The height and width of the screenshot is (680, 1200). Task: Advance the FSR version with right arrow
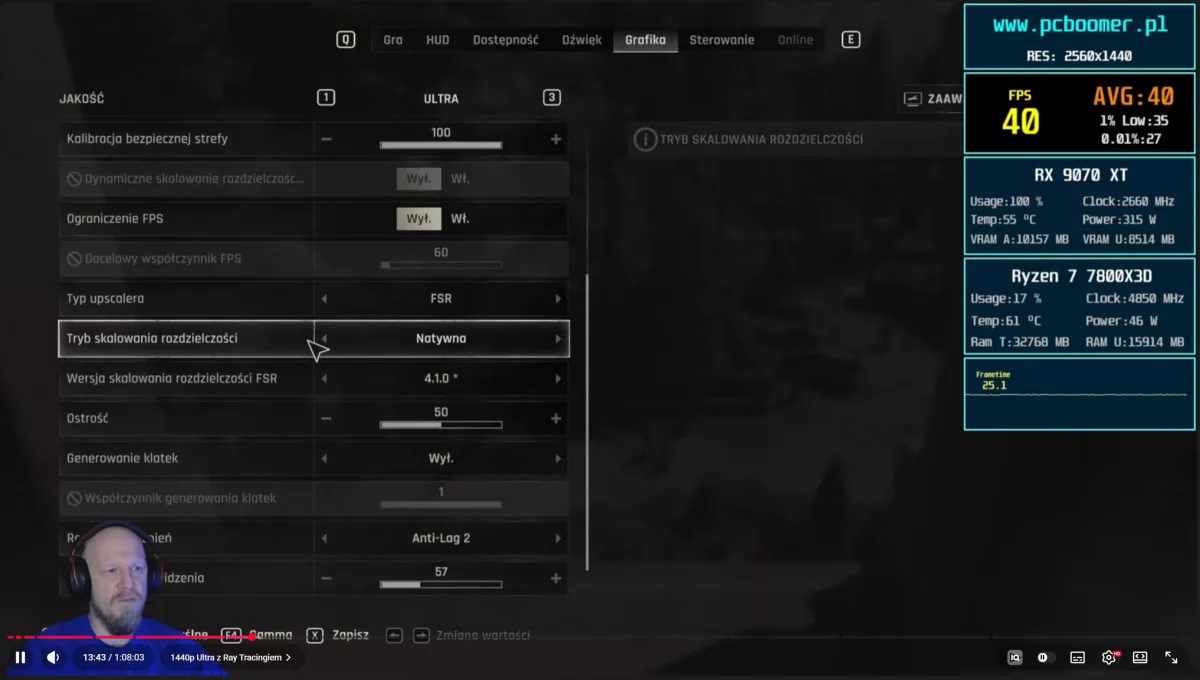[558, 379]
